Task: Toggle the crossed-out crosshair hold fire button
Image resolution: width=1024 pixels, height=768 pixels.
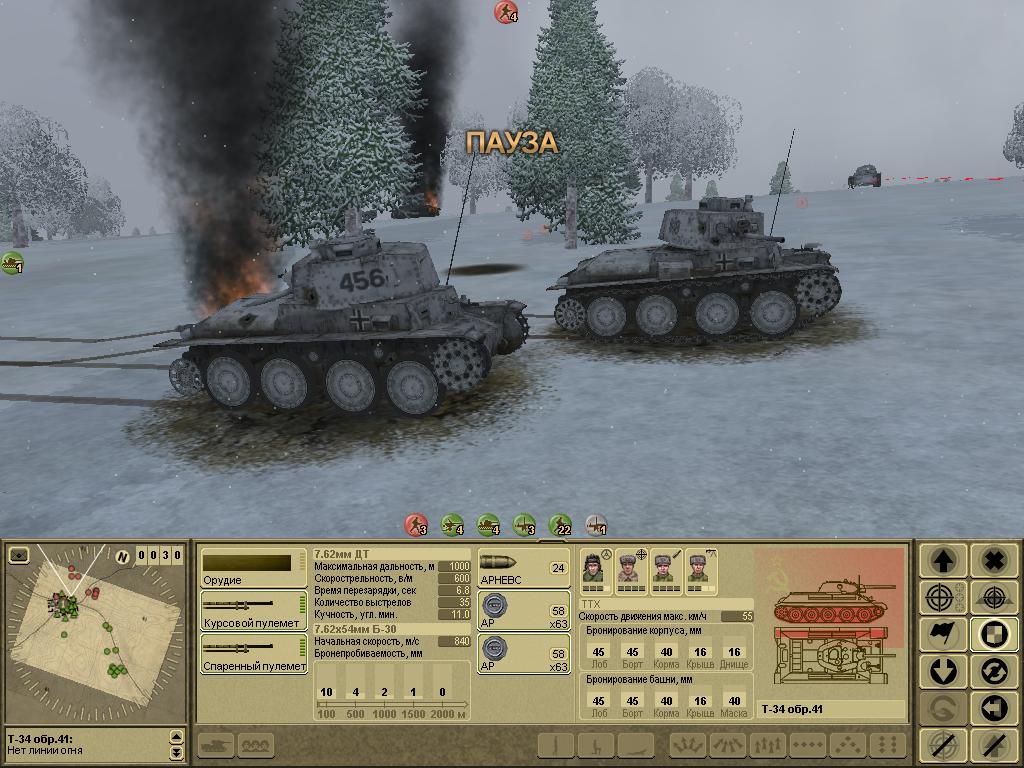Action: (942, 744)
